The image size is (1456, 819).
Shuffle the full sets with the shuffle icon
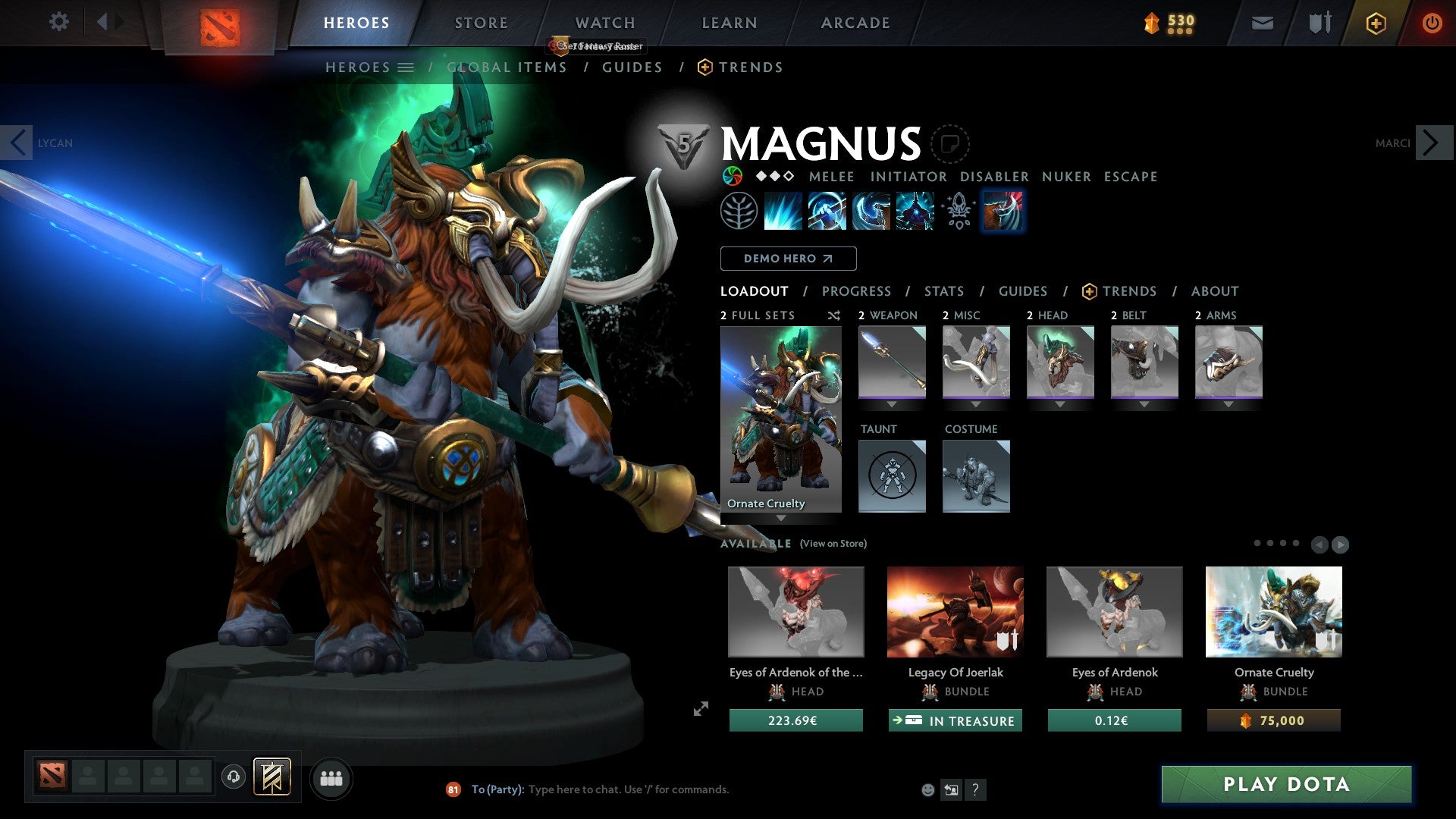pos(833,315)
